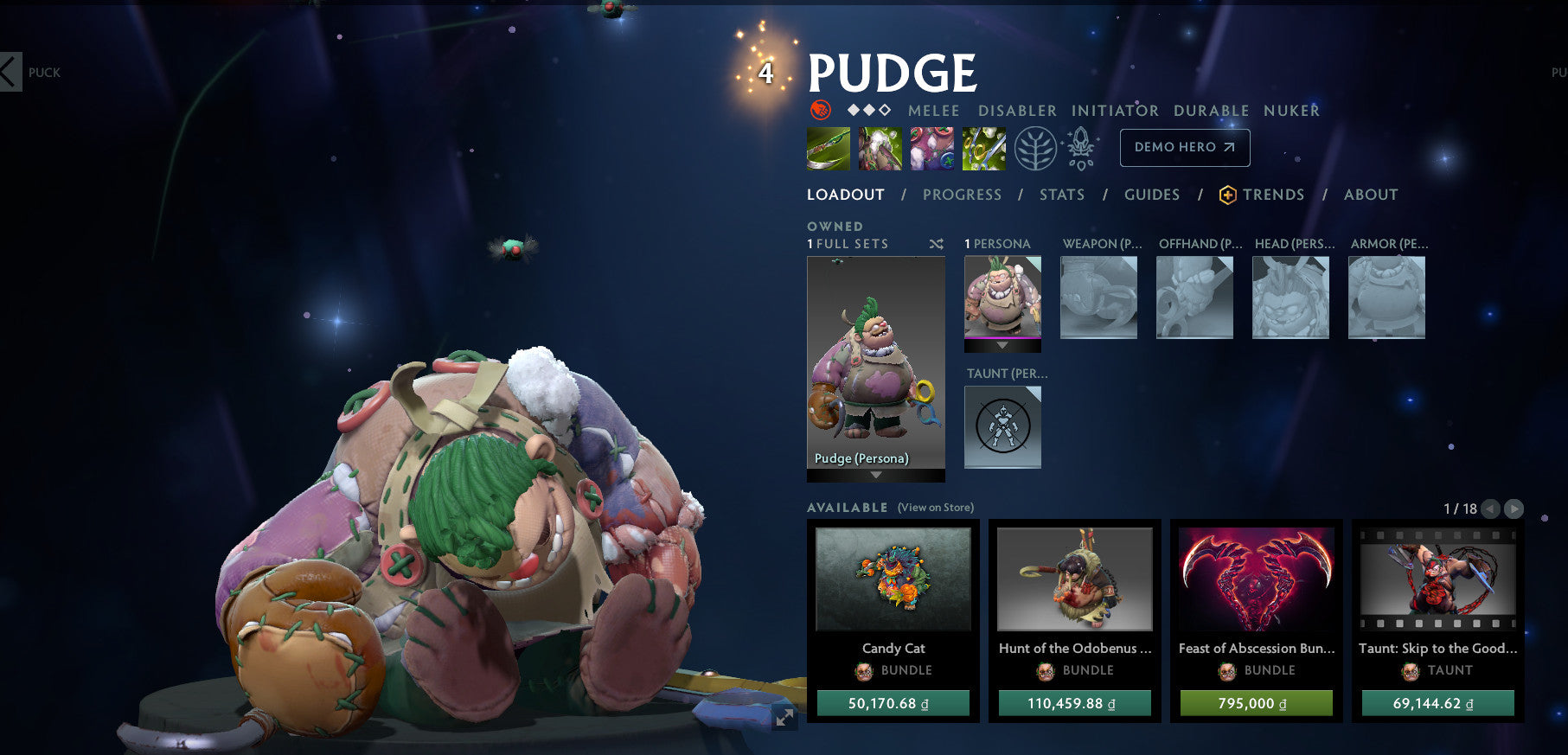
Task: Click the DEMO HERO button
Action: [1184, 147]
